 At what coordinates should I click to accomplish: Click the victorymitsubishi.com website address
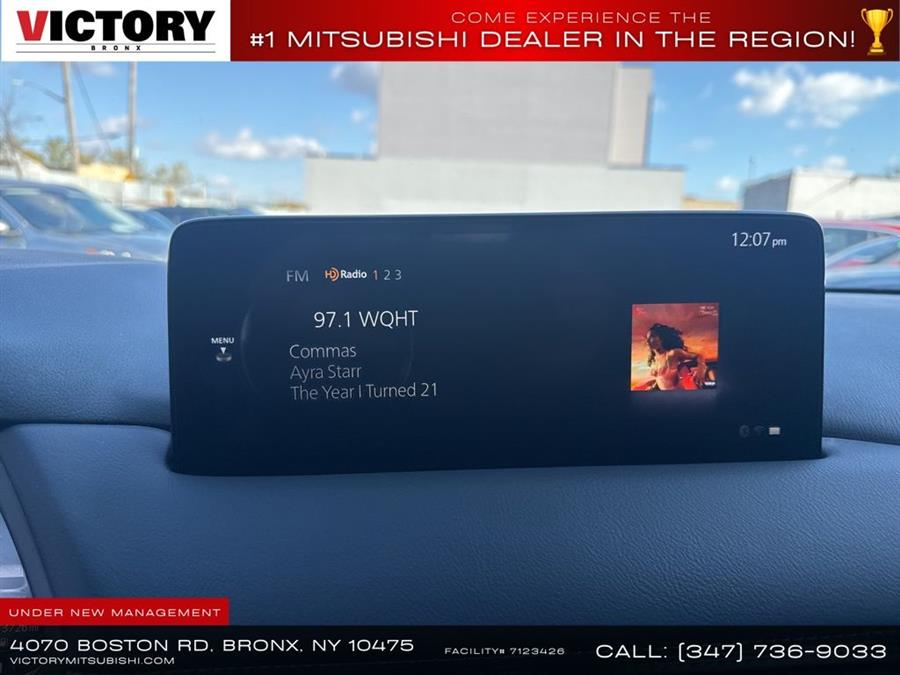(x=92, y=661)
